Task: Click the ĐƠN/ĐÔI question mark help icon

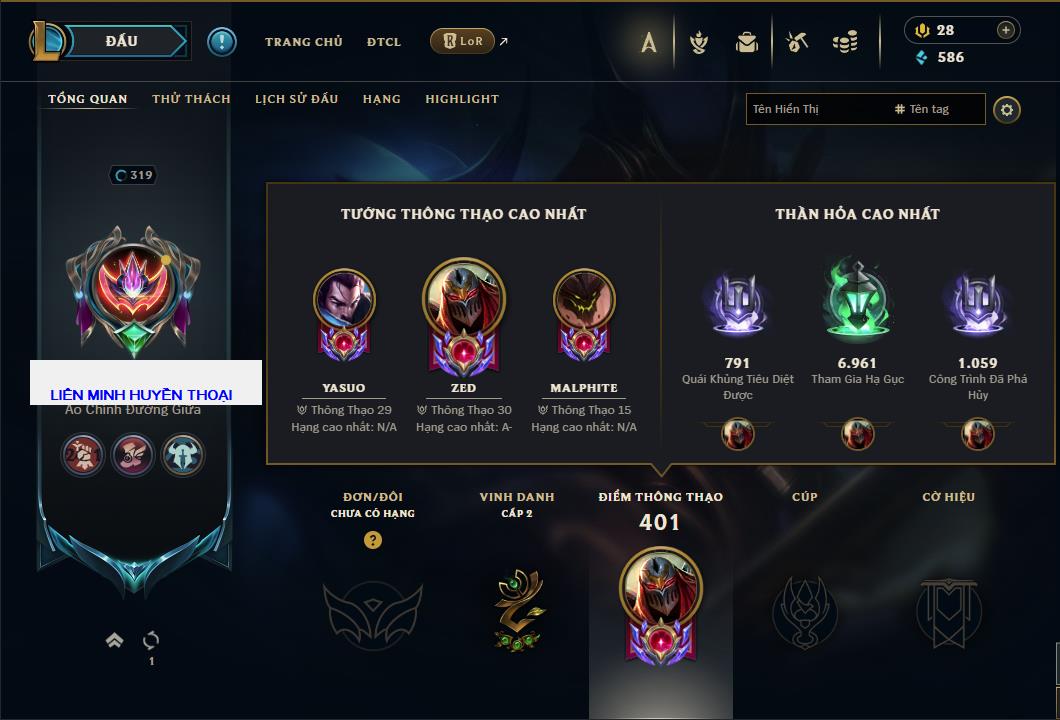Action: coord(373,540)
